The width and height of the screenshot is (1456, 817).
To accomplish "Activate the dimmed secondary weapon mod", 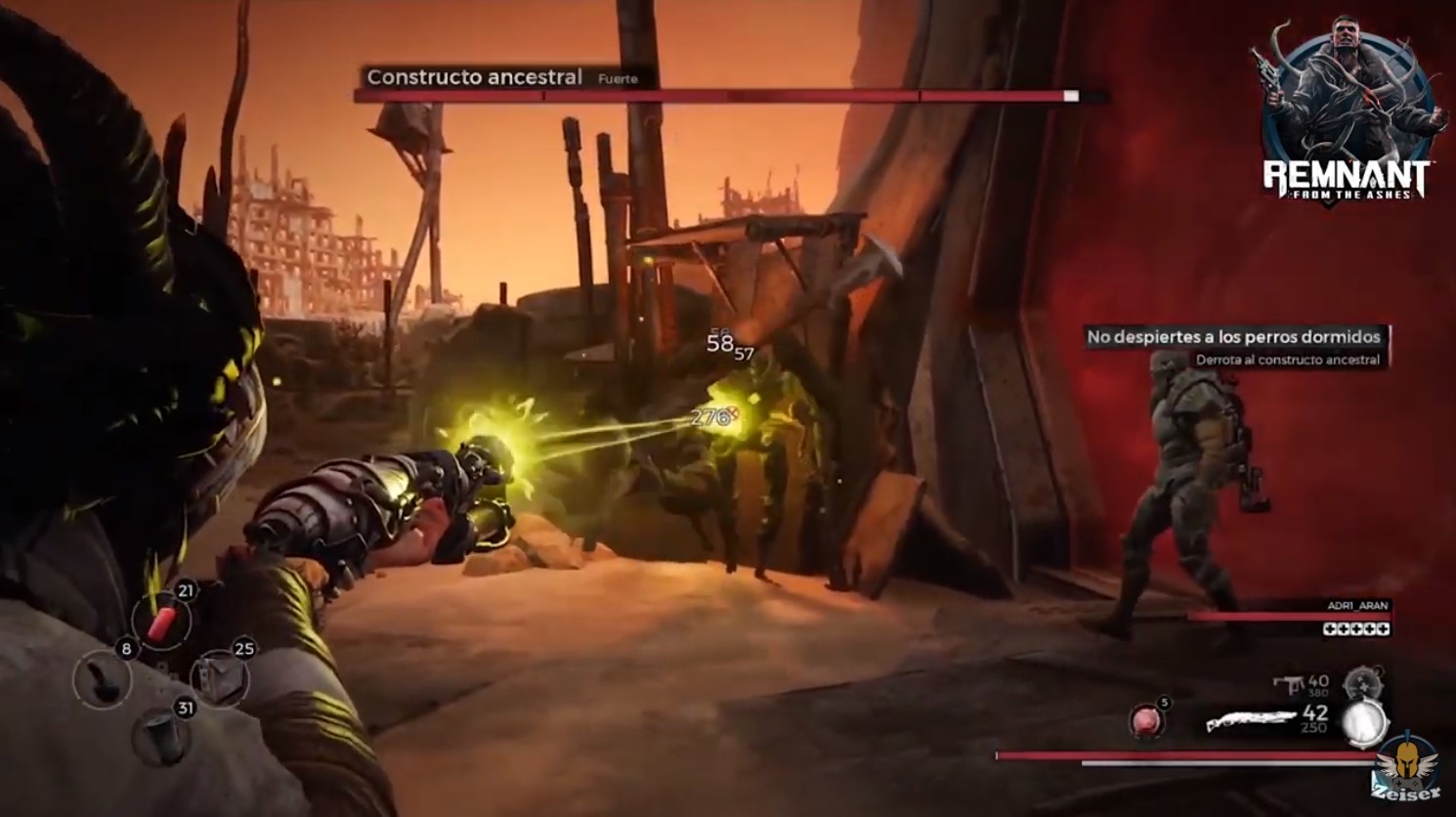I will [x=1360, y=684].
